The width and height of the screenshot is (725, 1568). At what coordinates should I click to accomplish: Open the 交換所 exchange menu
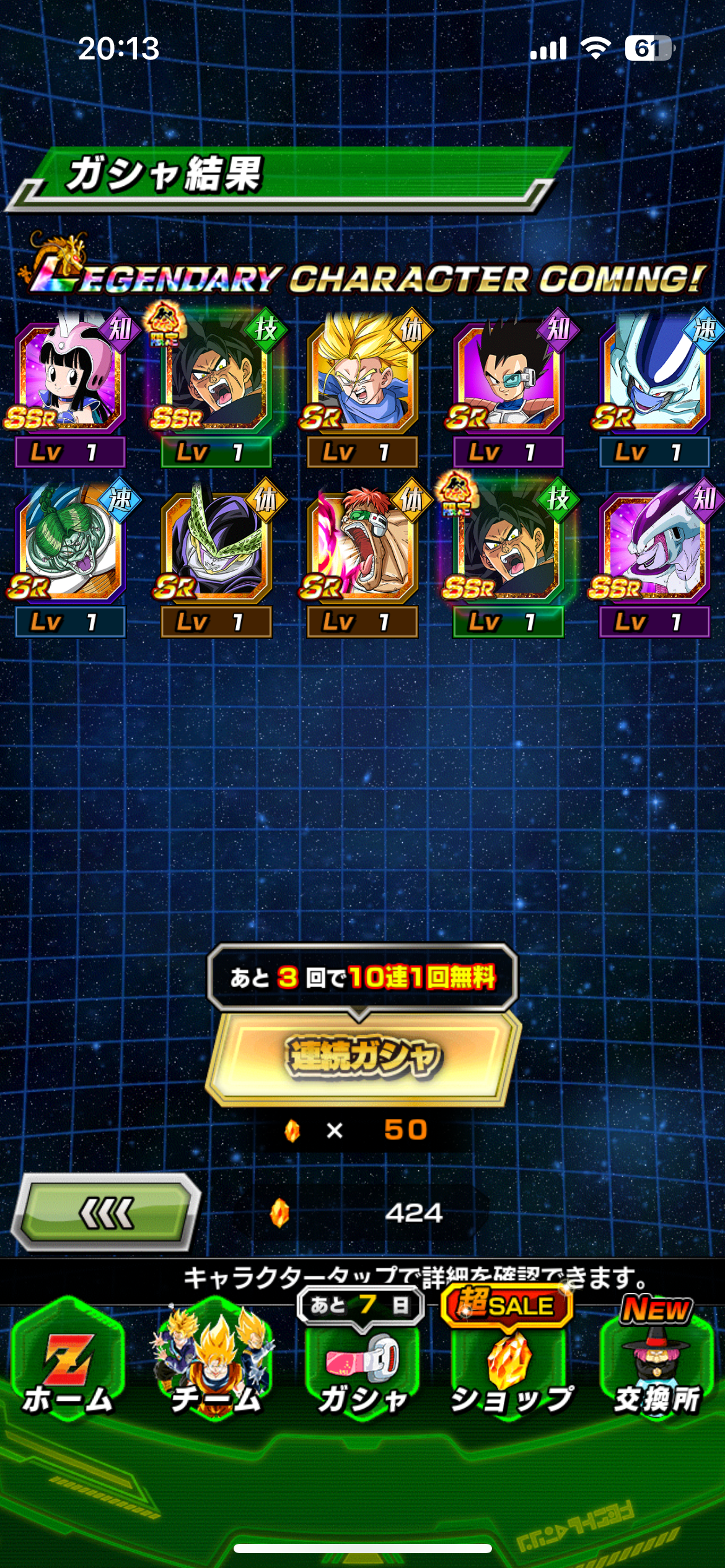click(x=657, y=1369)
